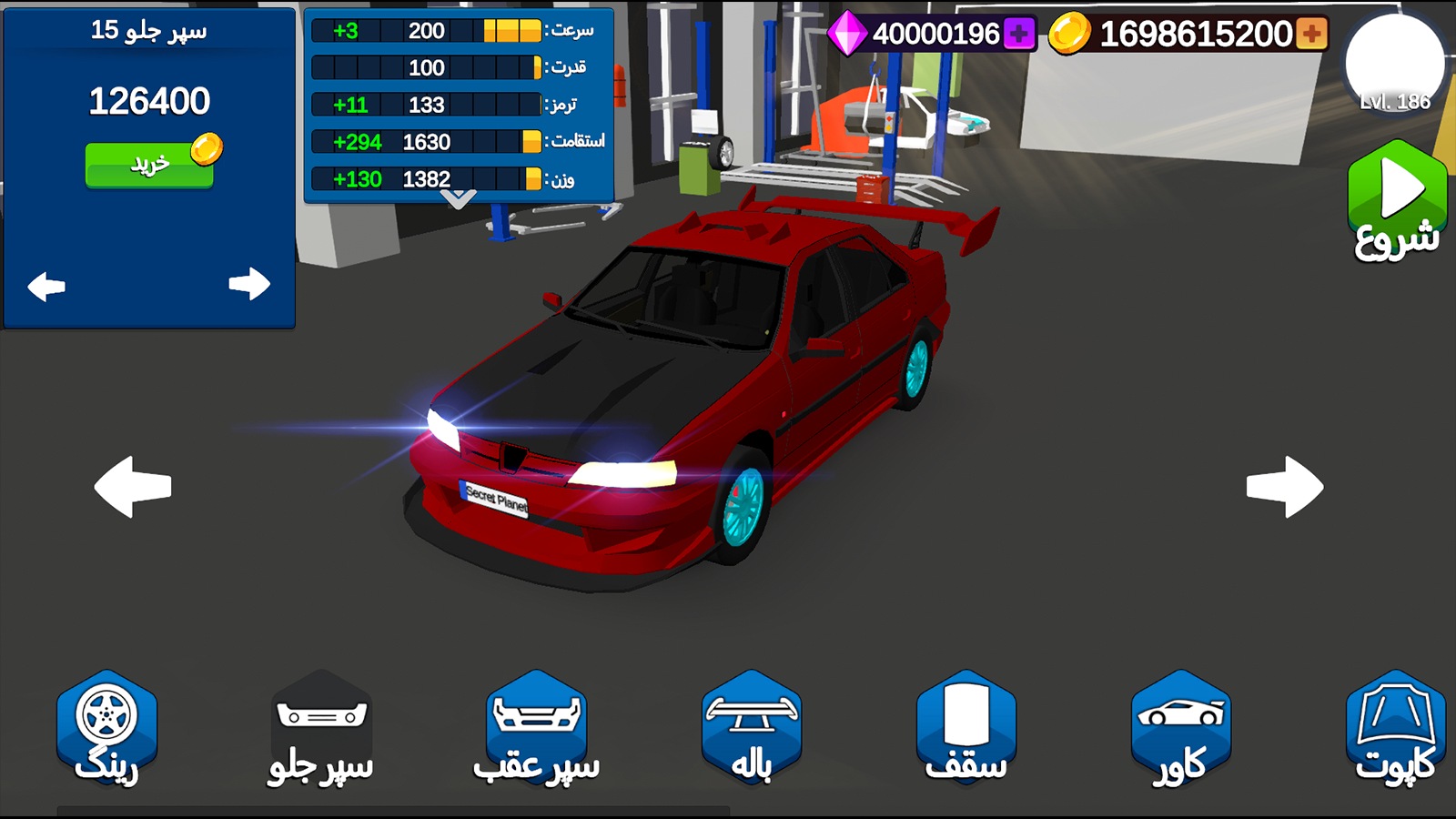The width and height of the screenshot is (1456, 819).
Task: Select the کاور (cover) car icon
Action: pyautogui.click(x=1181, y=719)
